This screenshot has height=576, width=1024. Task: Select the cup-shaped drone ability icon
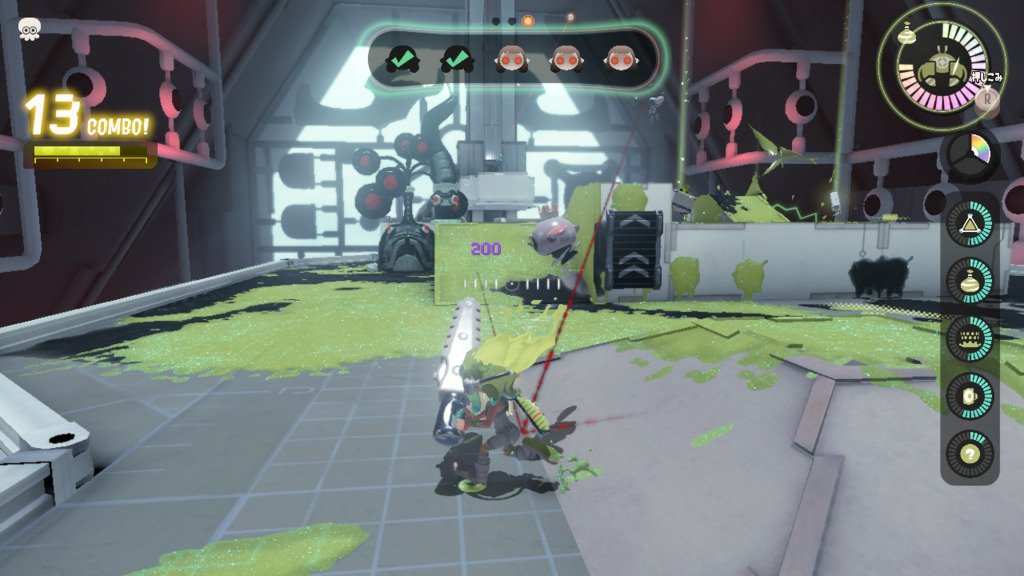[x=969, y=395]
